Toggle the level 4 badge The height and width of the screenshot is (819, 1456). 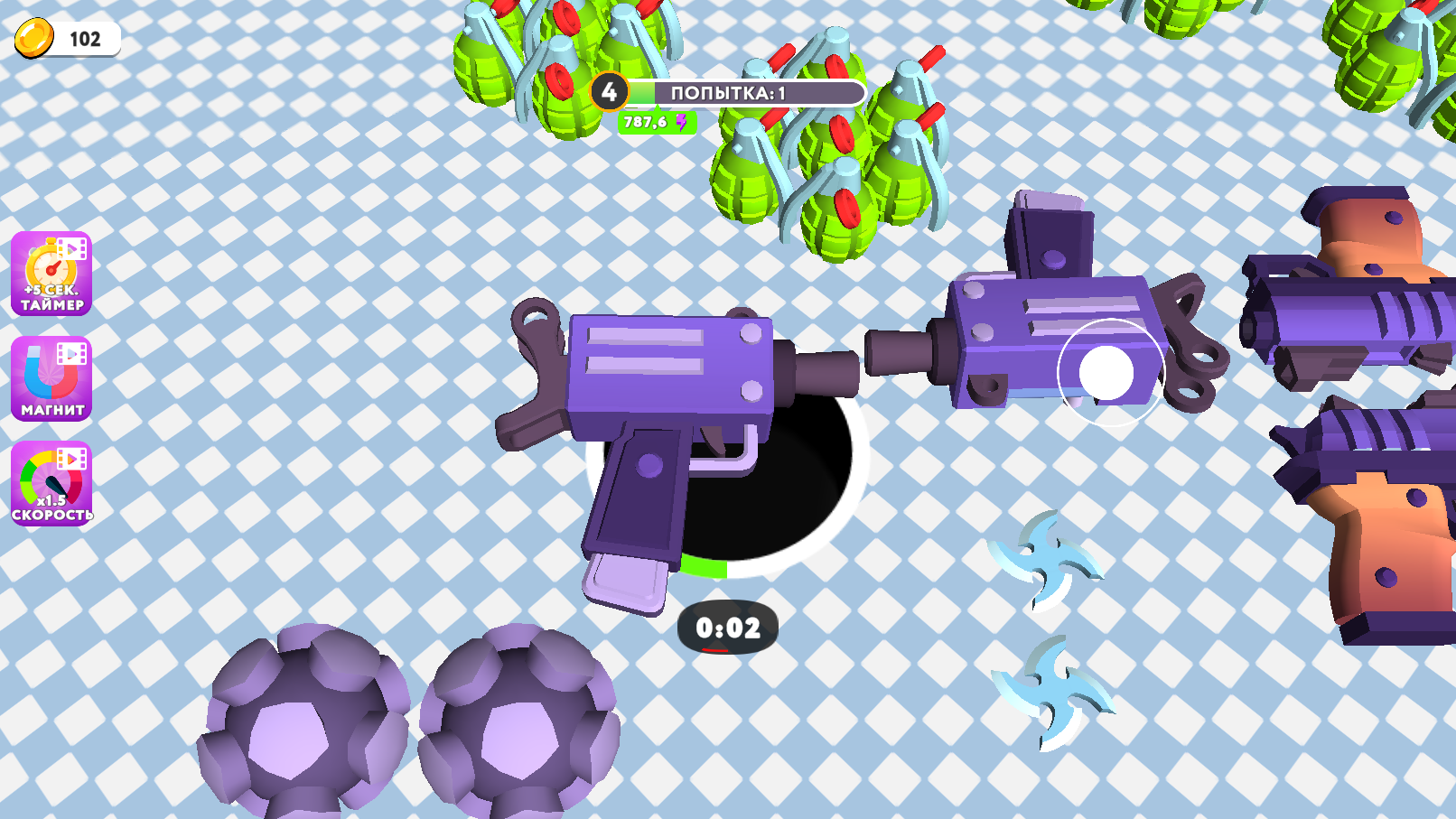611,90
